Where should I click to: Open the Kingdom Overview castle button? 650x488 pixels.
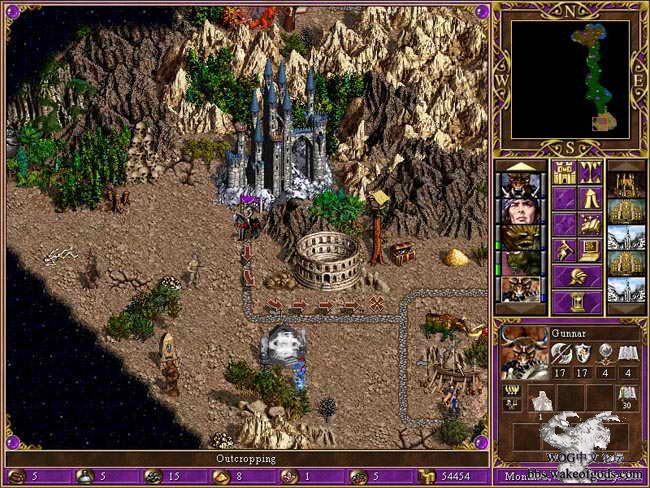(x=565, y=173)
